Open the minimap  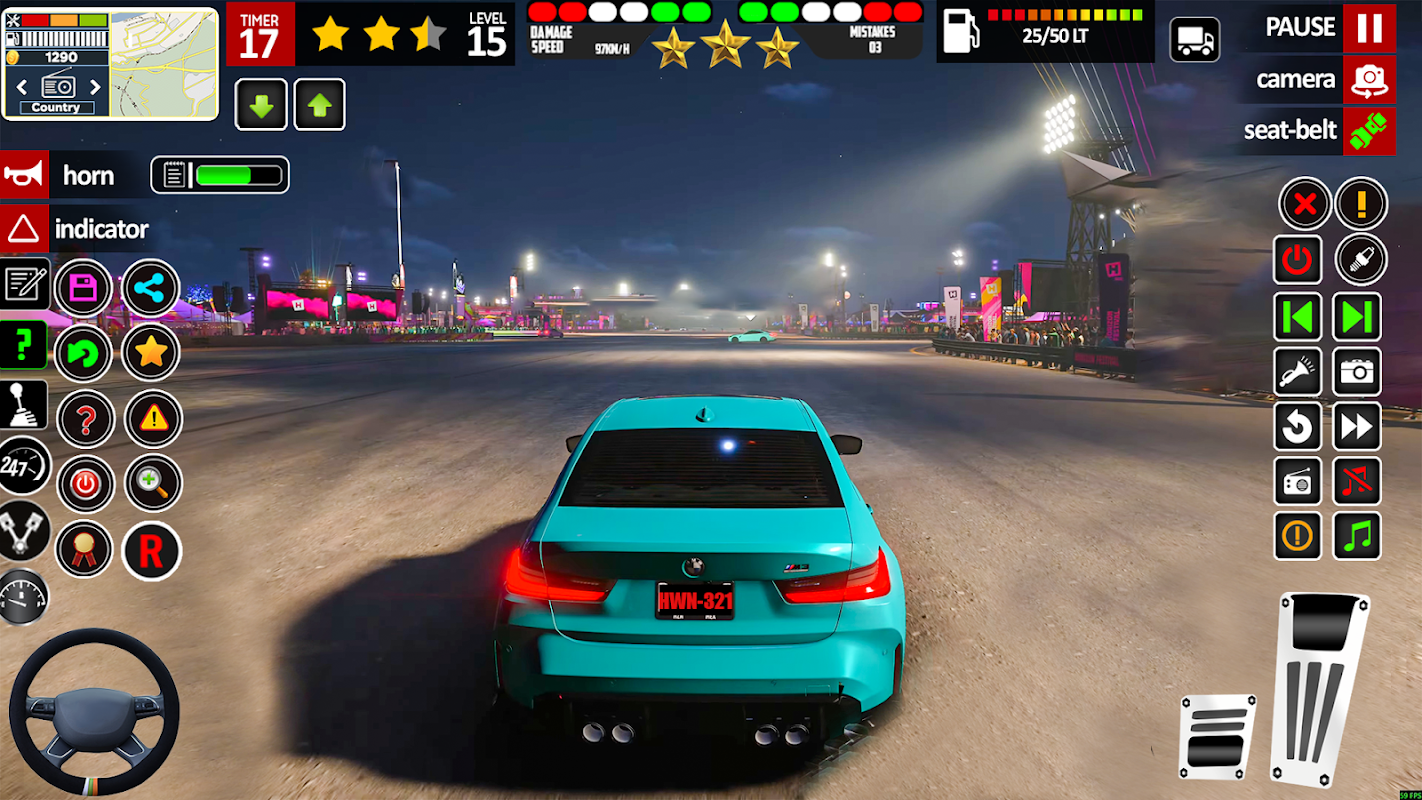click(x=163, y=64)
